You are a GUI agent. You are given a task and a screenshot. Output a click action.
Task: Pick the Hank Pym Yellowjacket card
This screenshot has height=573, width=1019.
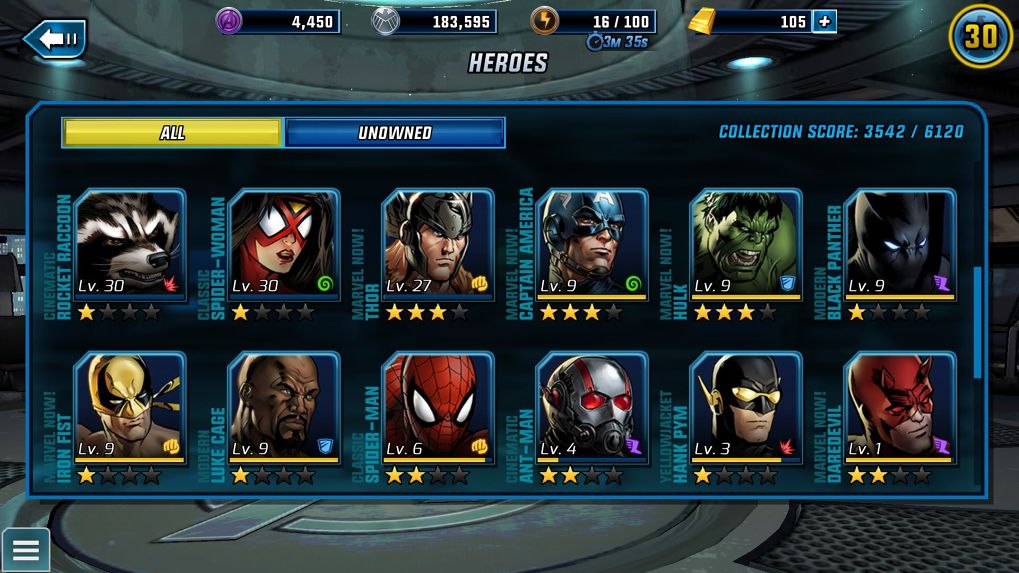pyautogui.click(x=746, y=408)
